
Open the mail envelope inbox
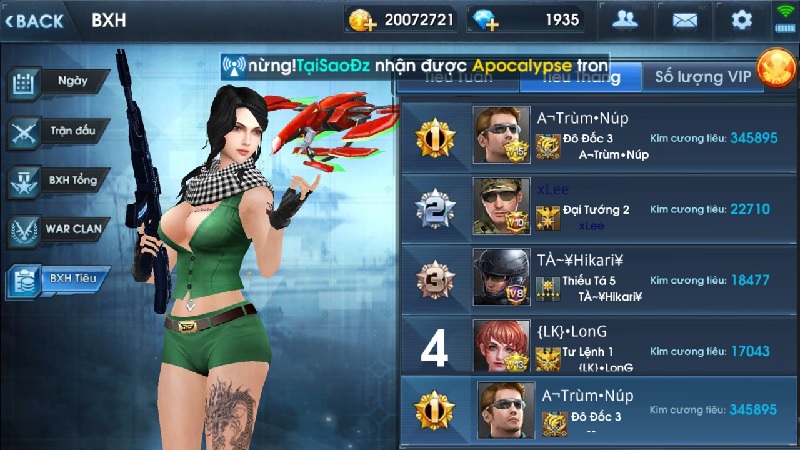684,20
